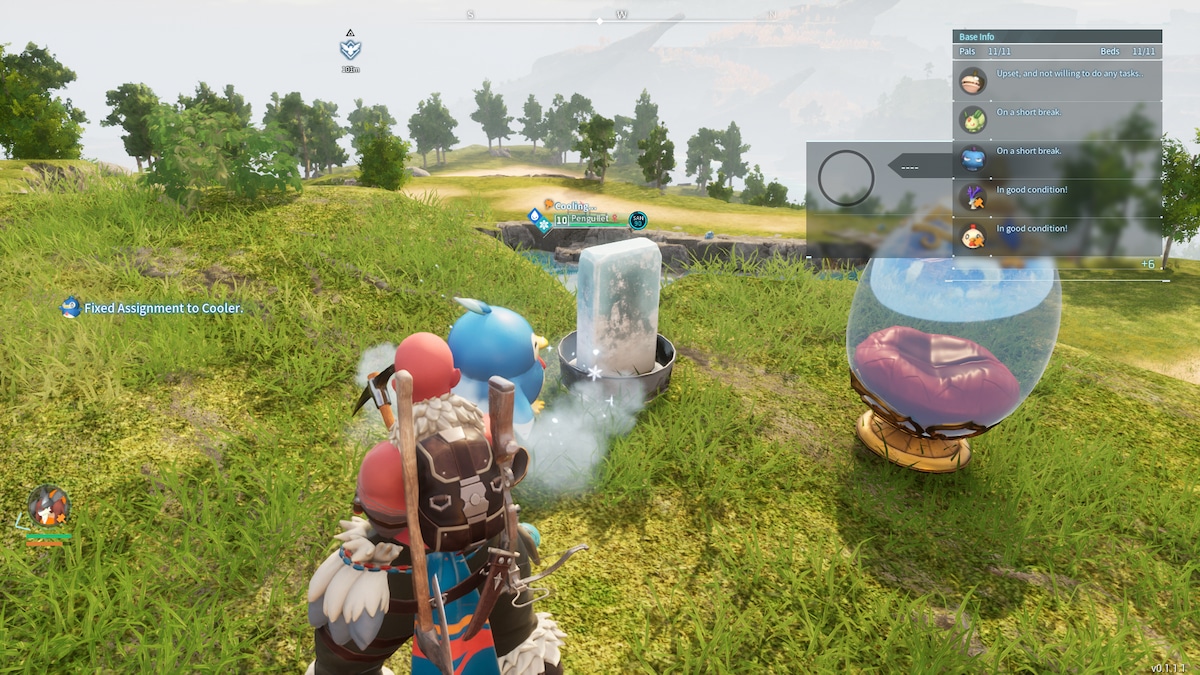Click the green leafy pal on short break
The height and width of the screenshot is (675, 1200).
(x=1056, y=119)
